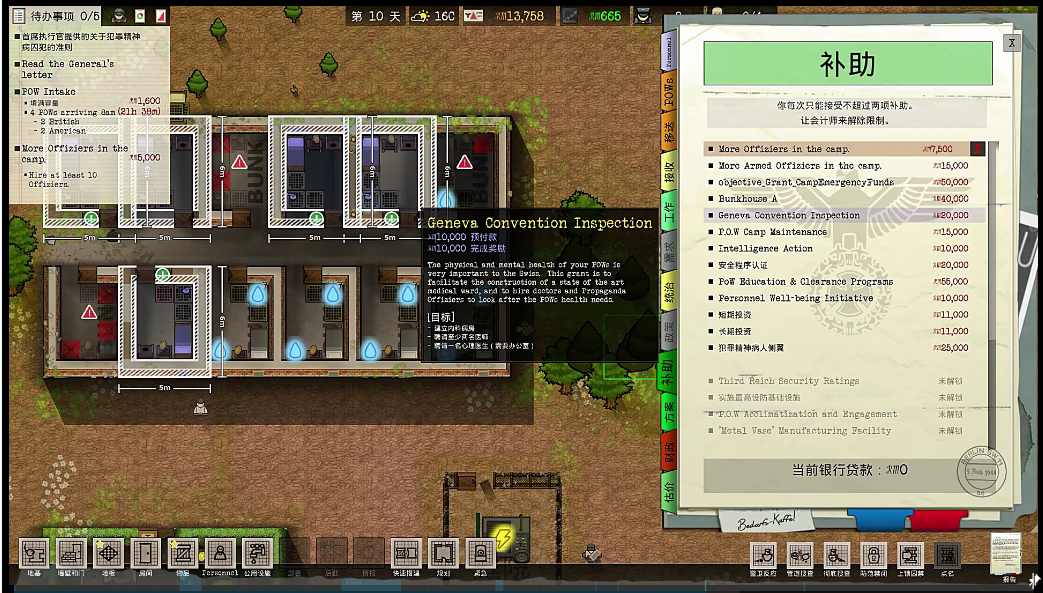Select the 安全程序认证 grant row
Image resolution: width=1043 pixels, height=593 pixels.
point(743,265)
